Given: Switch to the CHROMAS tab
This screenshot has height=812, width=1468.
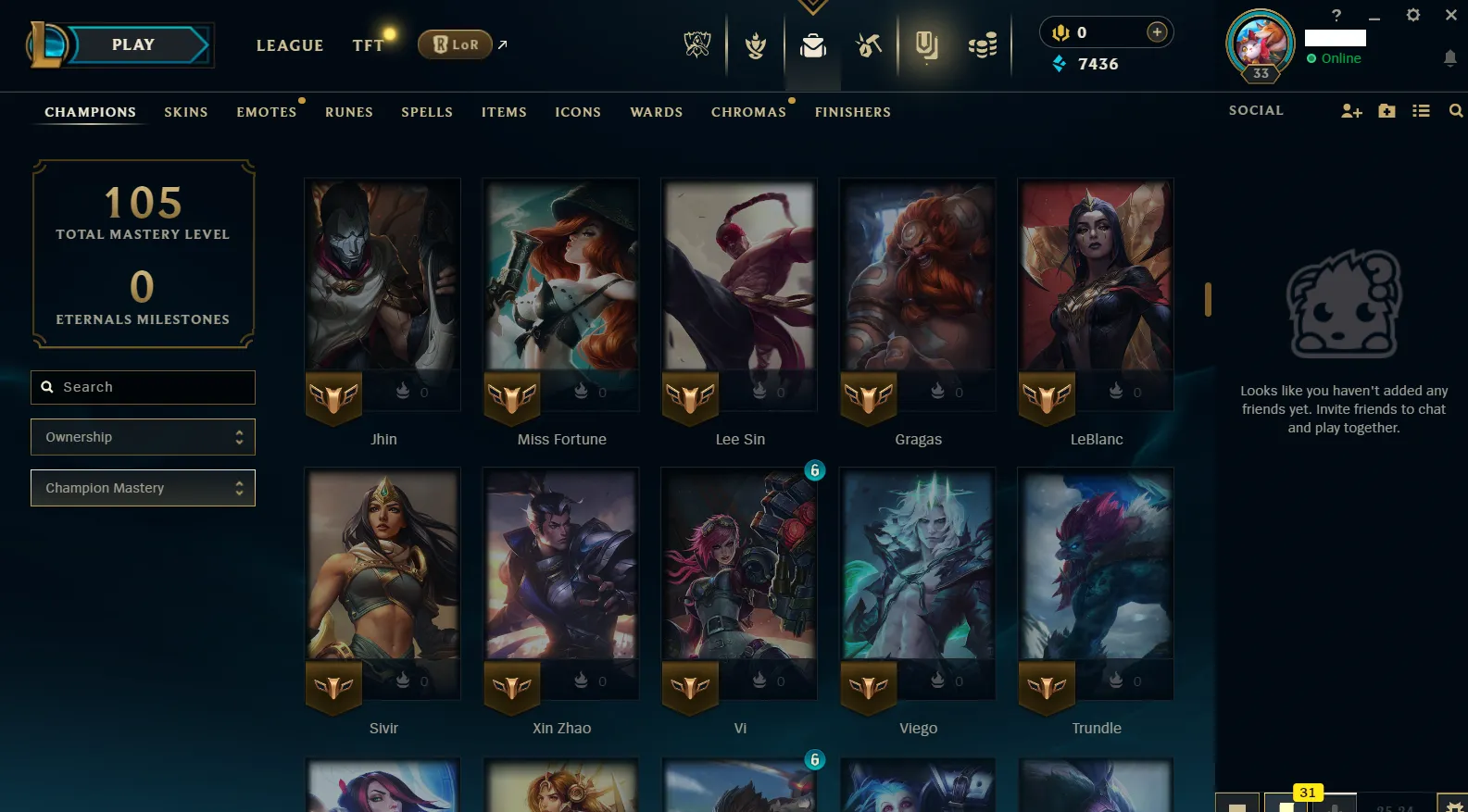Looking at the screenshot, I should [749, 112].
